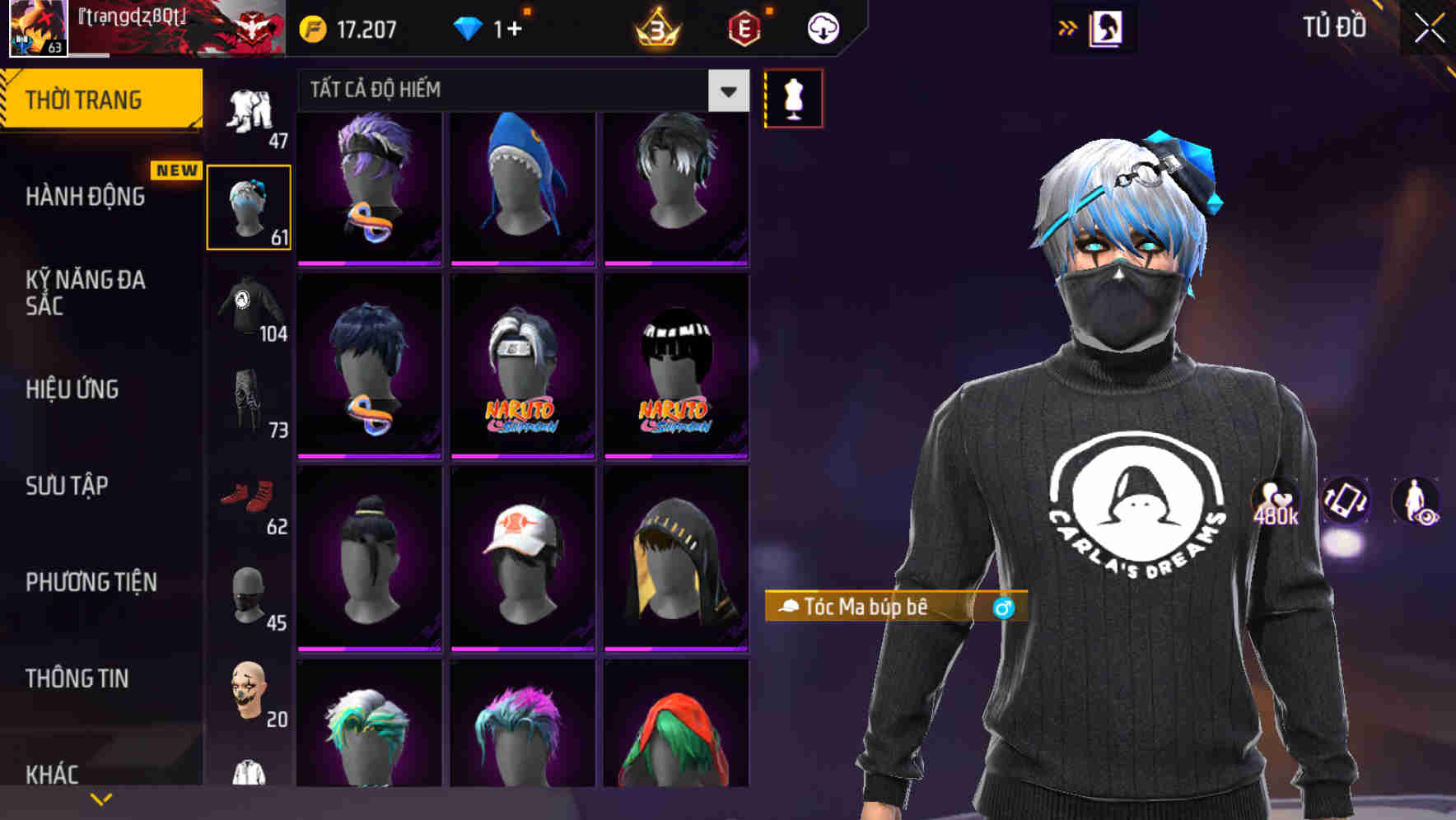This screenshot has height=820, width=1456.
Task: Open the PHƯƠNG TIỆN tab
Action: 91,582
